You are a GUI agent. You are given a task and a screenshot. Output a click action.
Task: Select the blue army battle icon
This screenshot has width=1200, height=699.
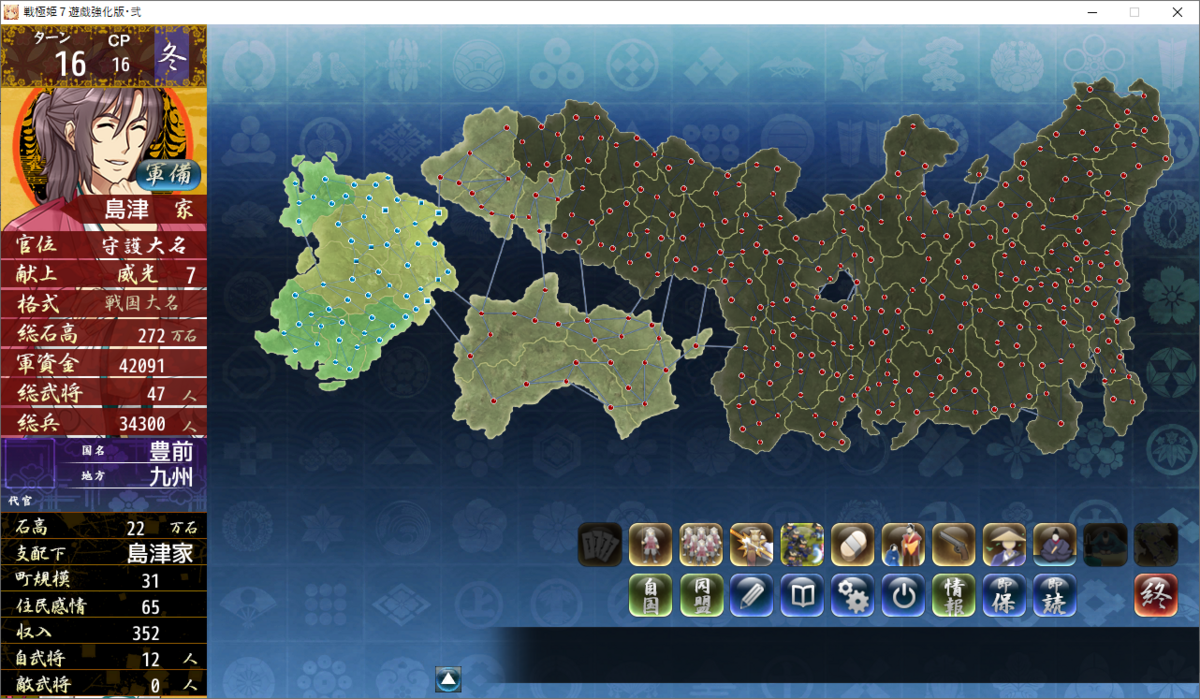(802, 544)
